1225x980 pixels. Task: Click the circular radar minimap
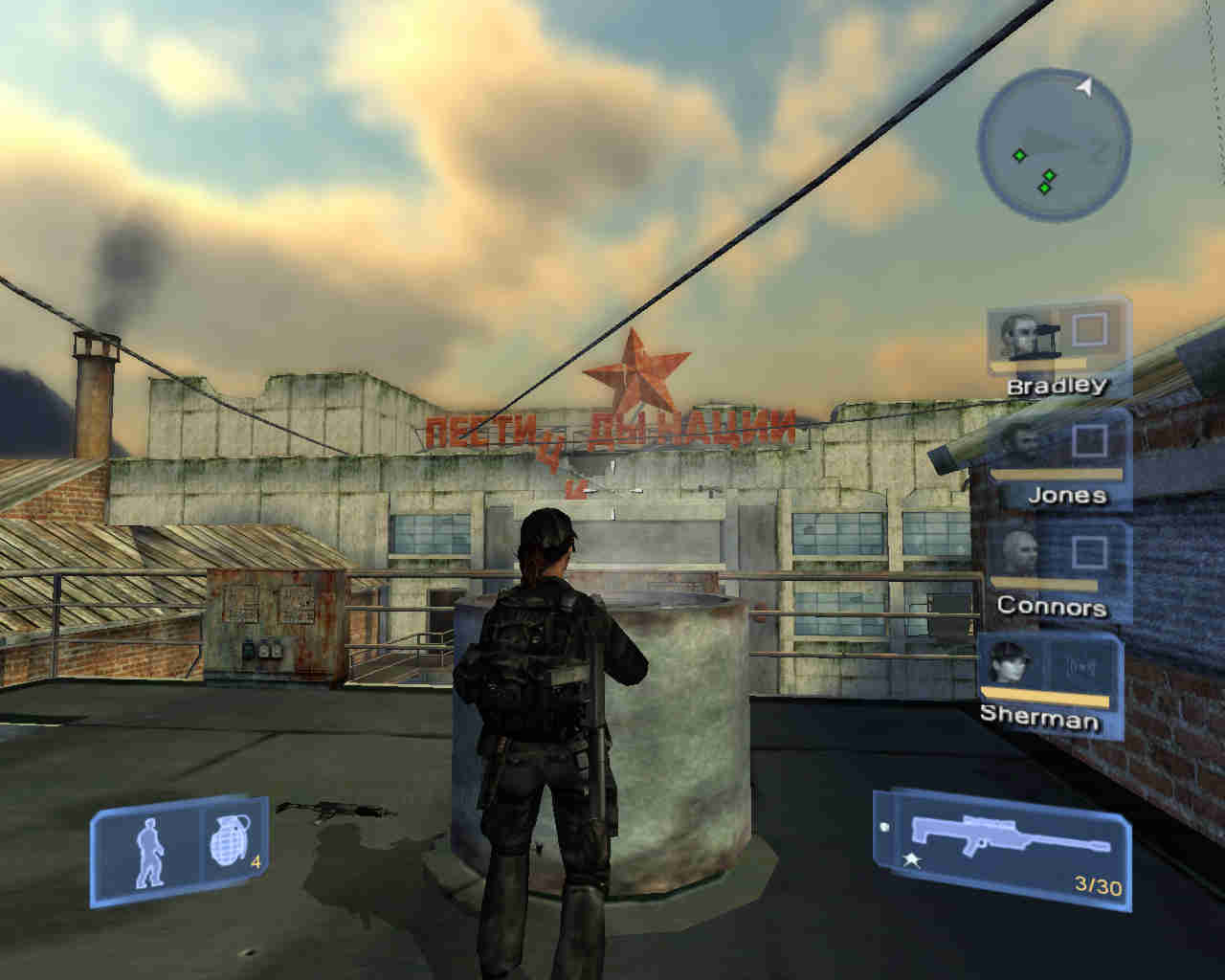1054,142
